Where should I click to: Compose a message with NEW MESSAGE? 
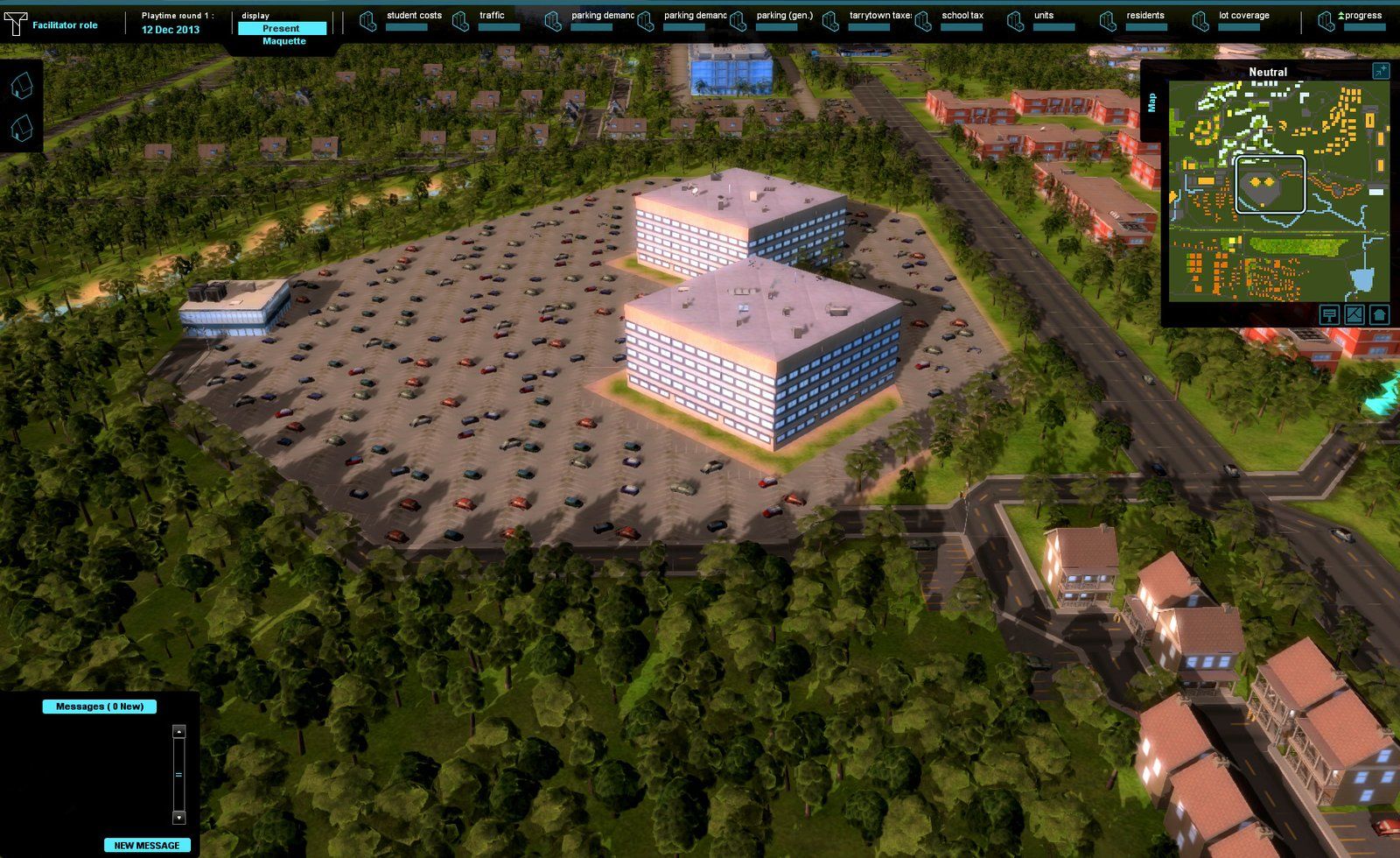click(147, 845)
